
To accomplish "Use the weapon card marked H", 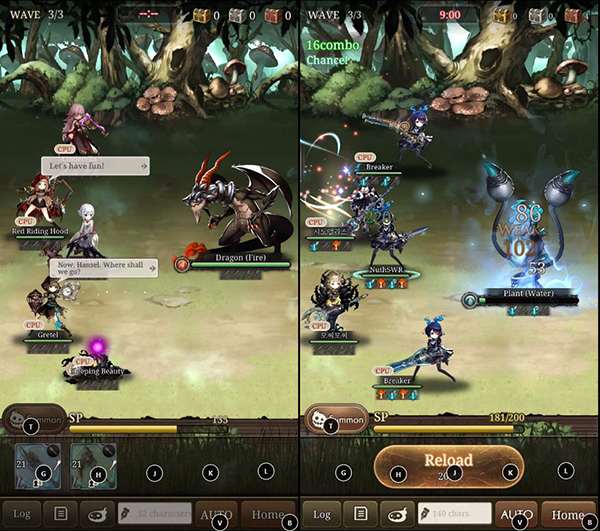I will pos(93,466).
